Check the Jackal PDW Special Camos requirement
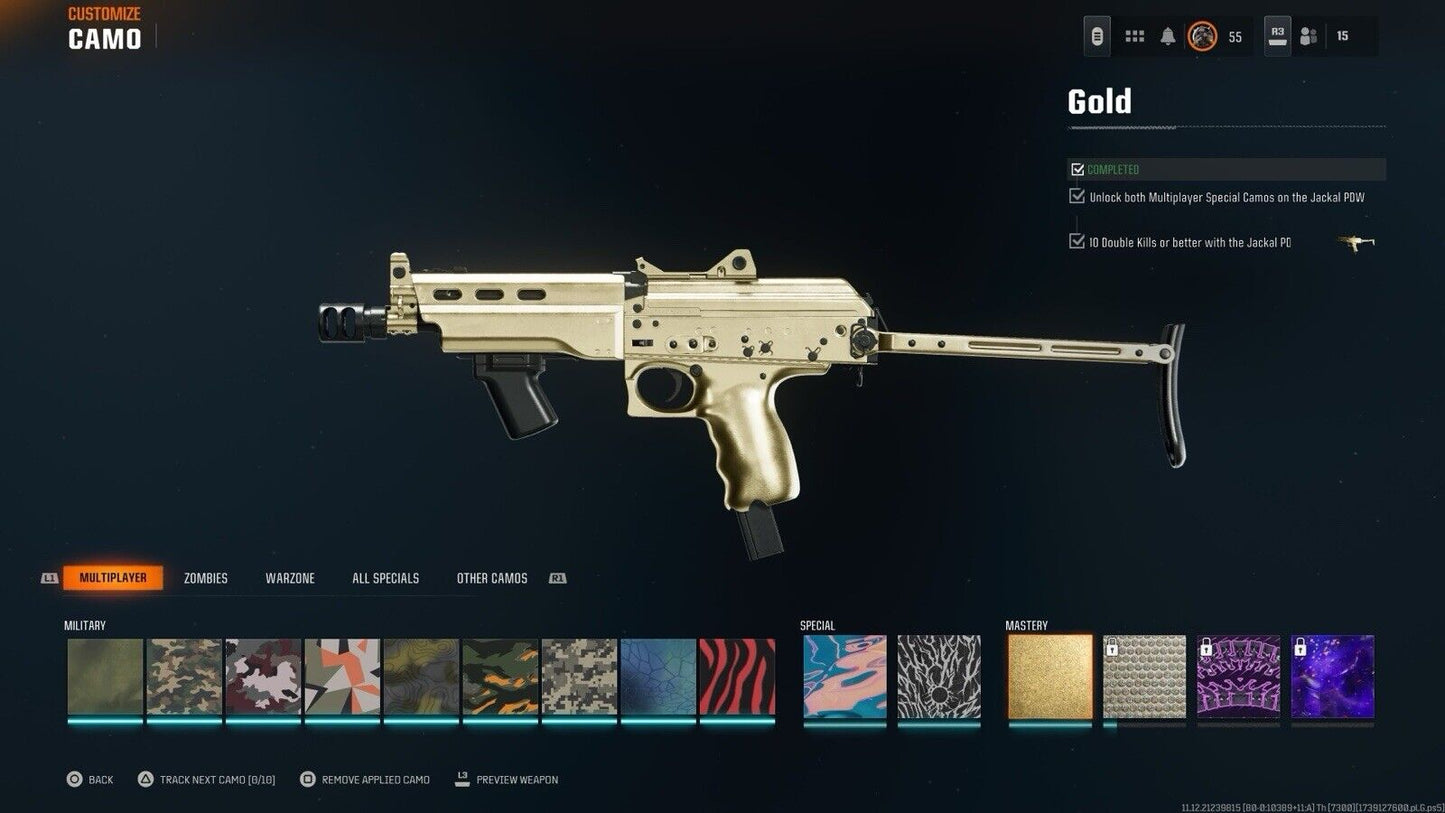 [1077, 196]
